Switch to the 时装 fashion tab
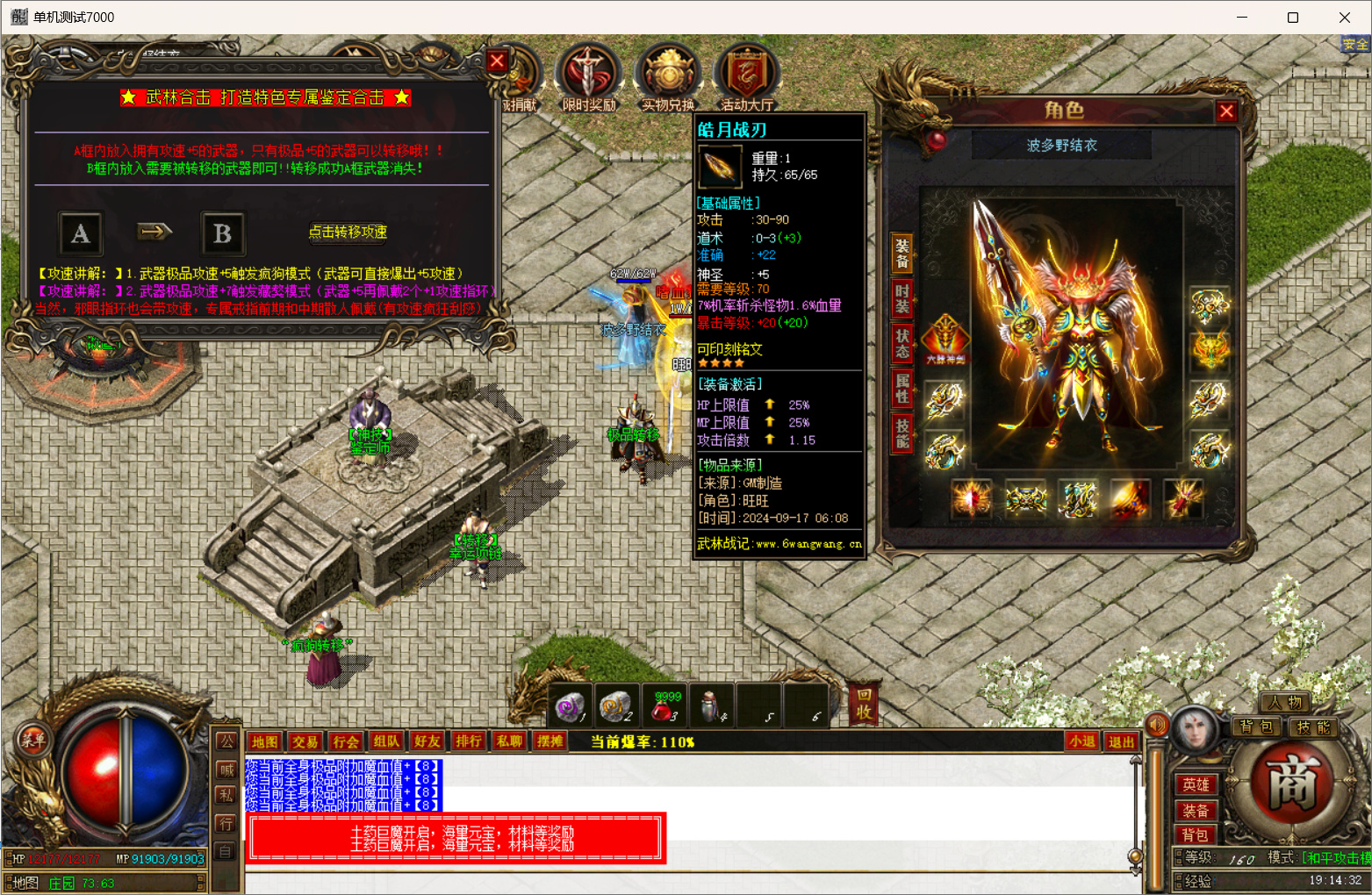 pos(901,297)
